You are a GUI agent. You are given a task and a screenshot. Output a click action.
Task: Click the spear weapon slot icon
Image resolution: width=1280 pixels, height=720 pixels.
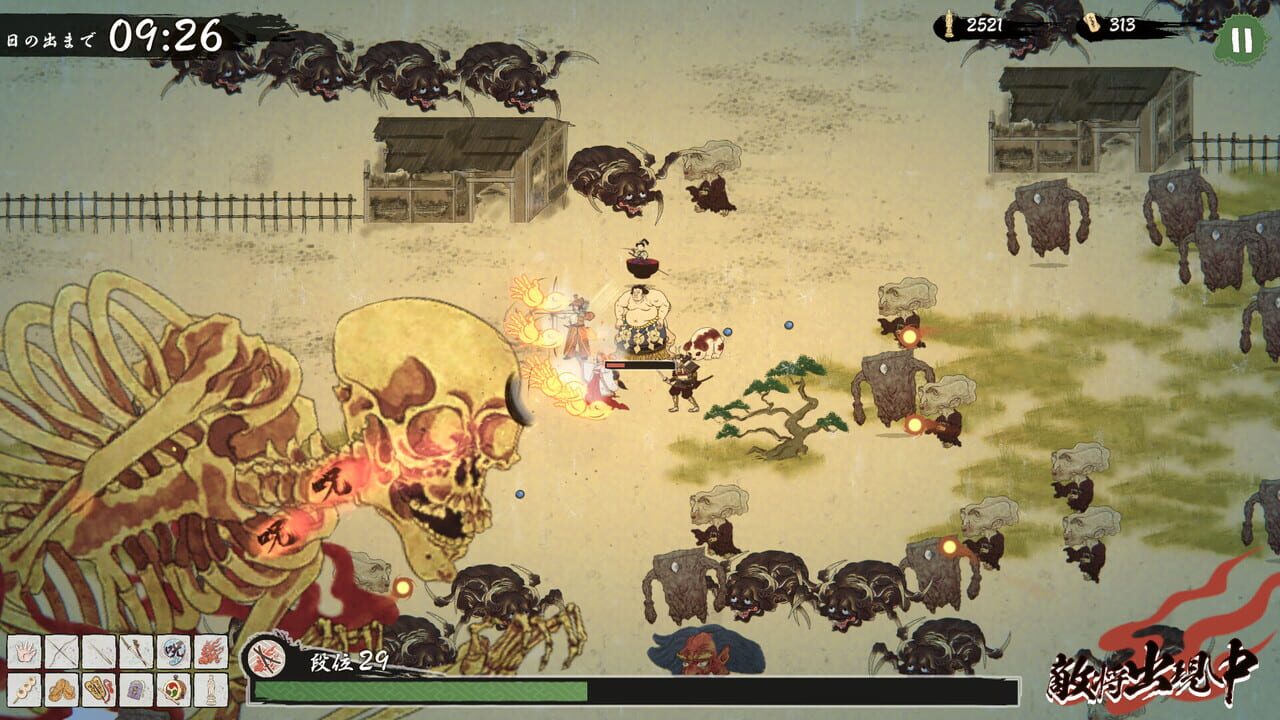pyautogui.click(x=97, y=653)
